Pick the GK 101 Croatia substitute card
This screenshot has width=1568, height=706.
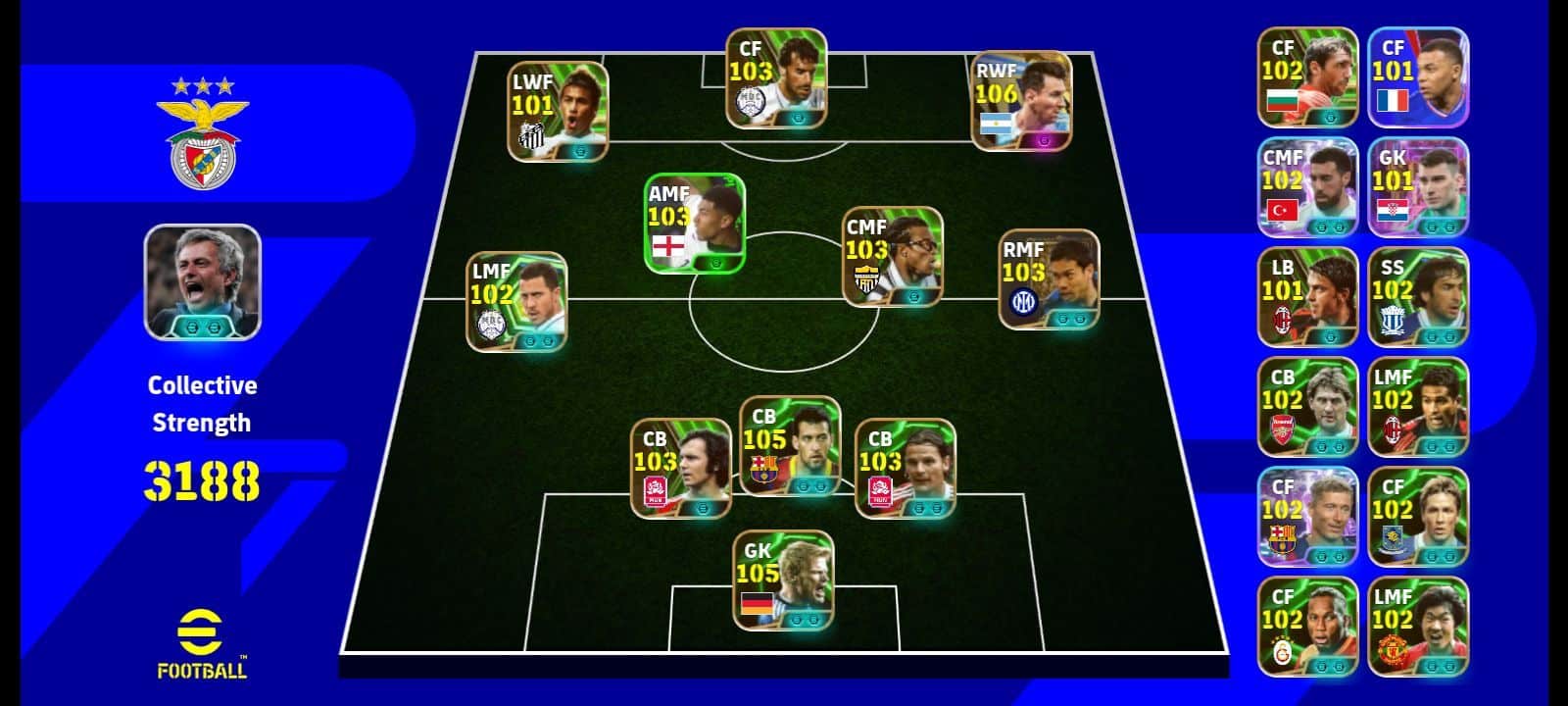pos(1418,187)
